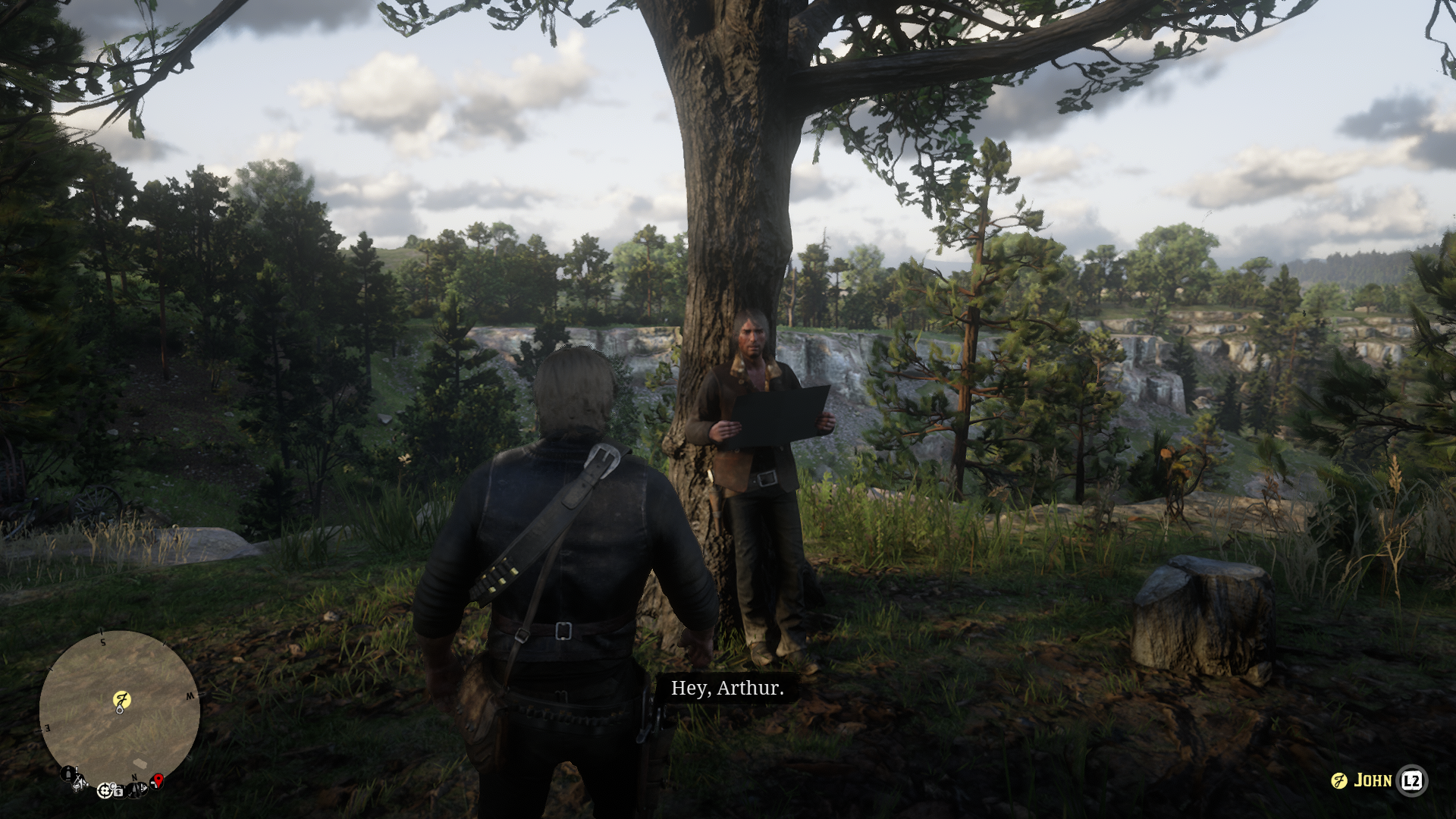Click the player position arrow on the minimap
The image size is (1456, 819).
120,711
